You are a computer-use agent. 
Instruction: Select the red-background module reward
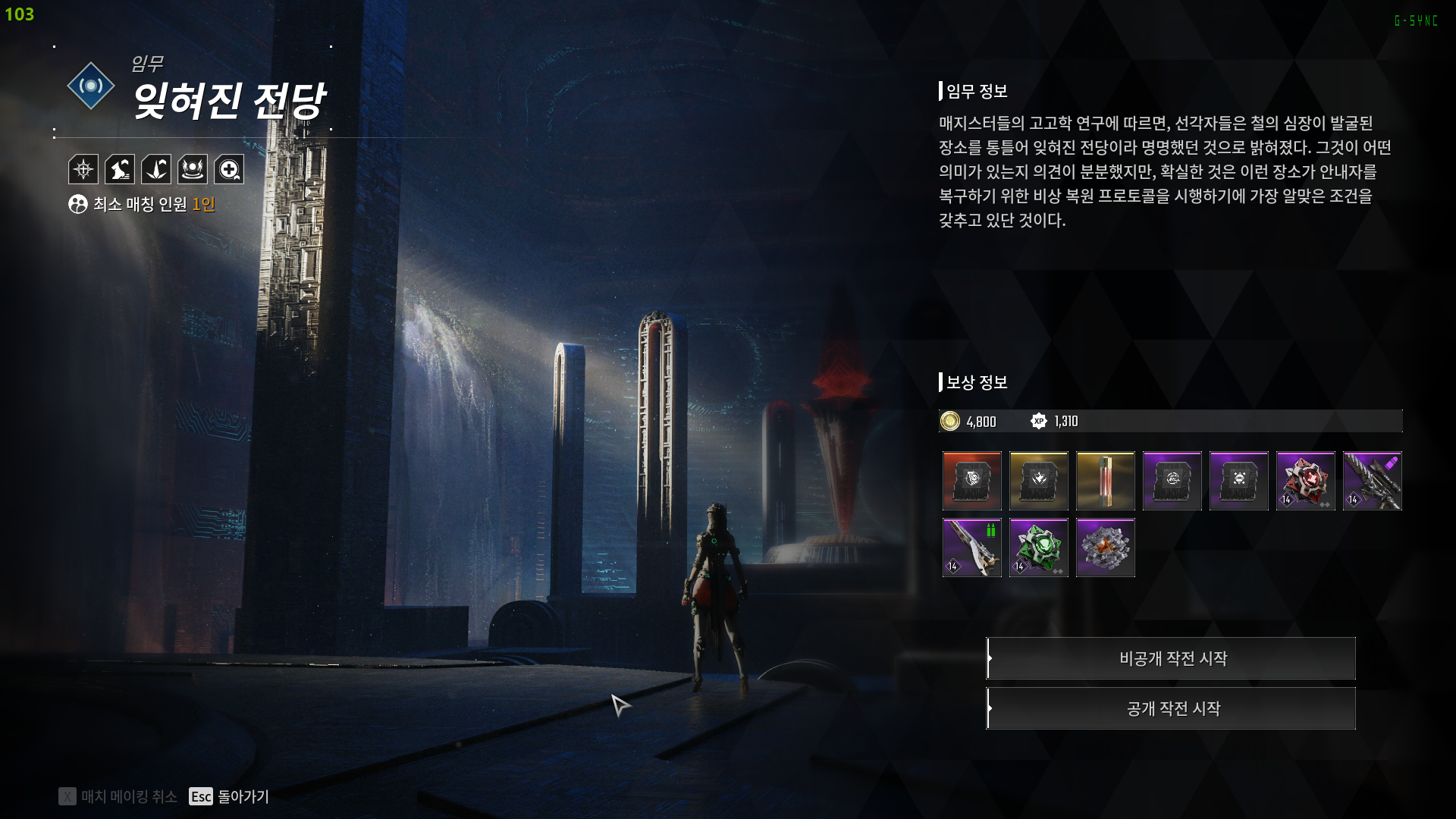pos(971,481)
